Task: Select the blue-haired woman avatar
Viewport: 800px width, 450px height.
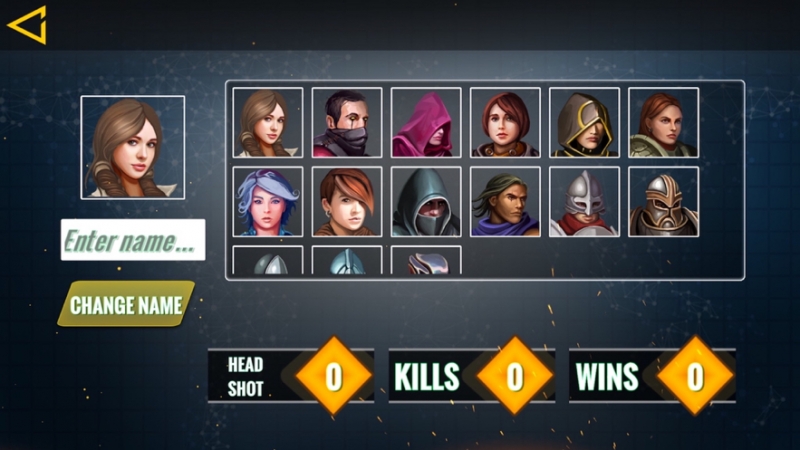Action: point(268,201)
